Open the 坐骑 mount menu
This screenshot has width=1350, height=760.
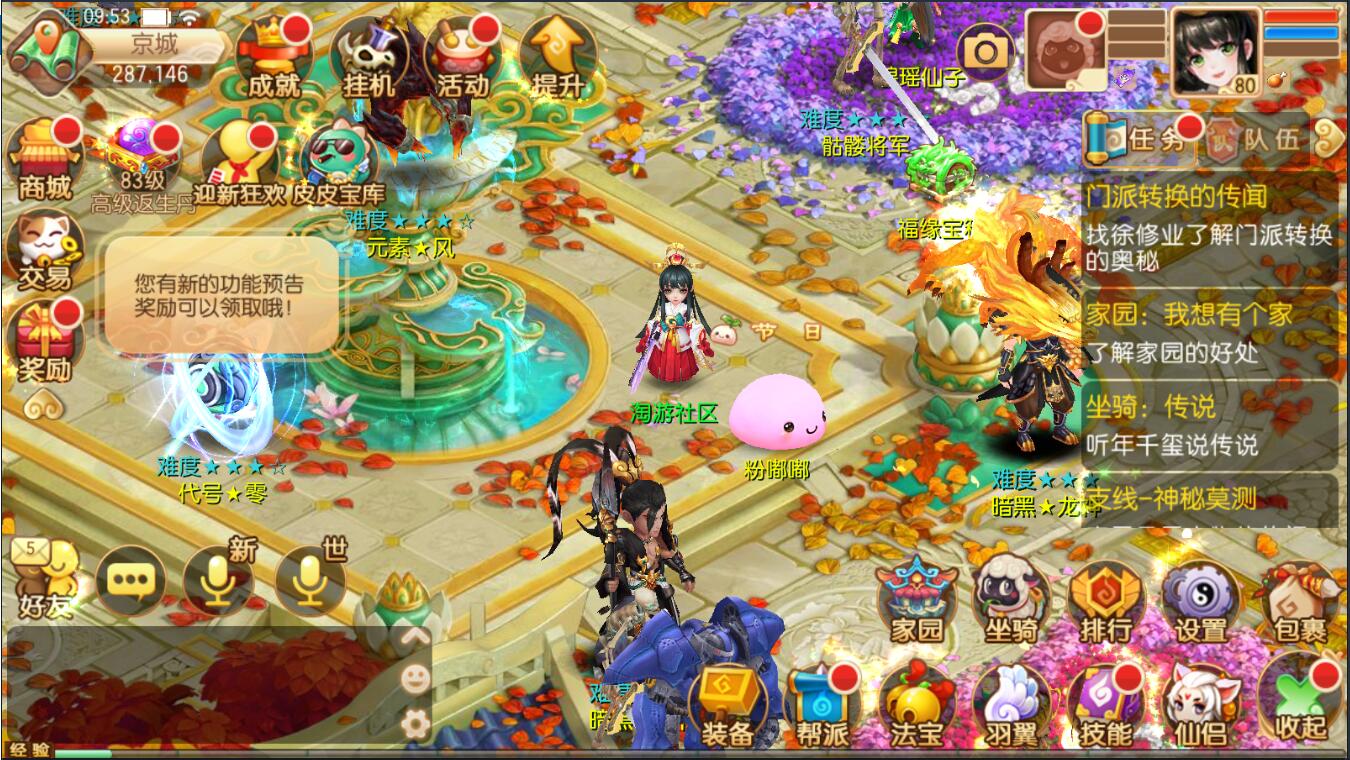click(1011, 600)
